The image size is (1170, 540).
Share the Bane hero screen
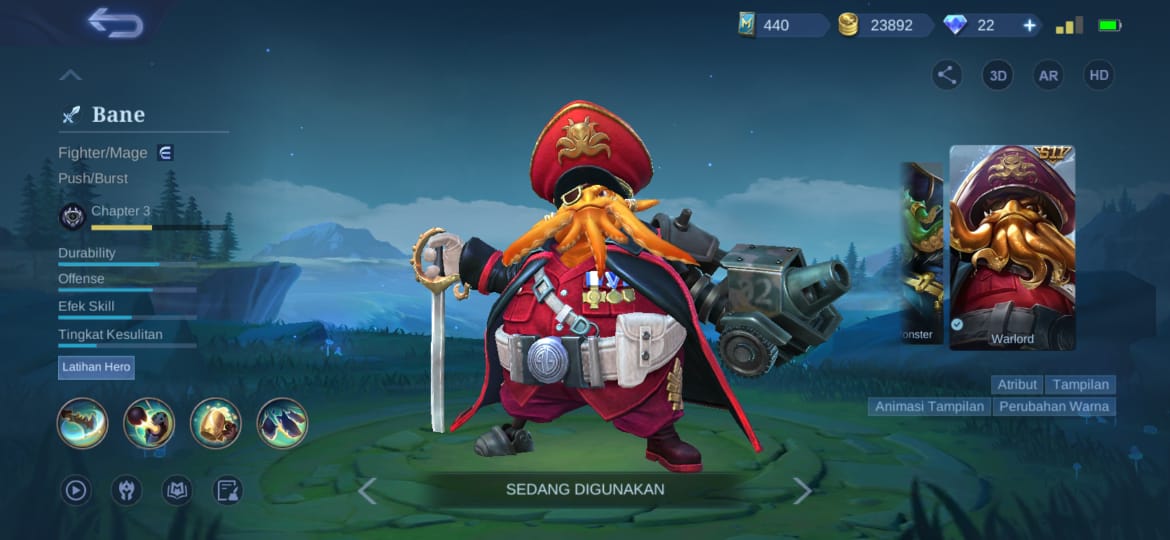[x=947, y=75]
